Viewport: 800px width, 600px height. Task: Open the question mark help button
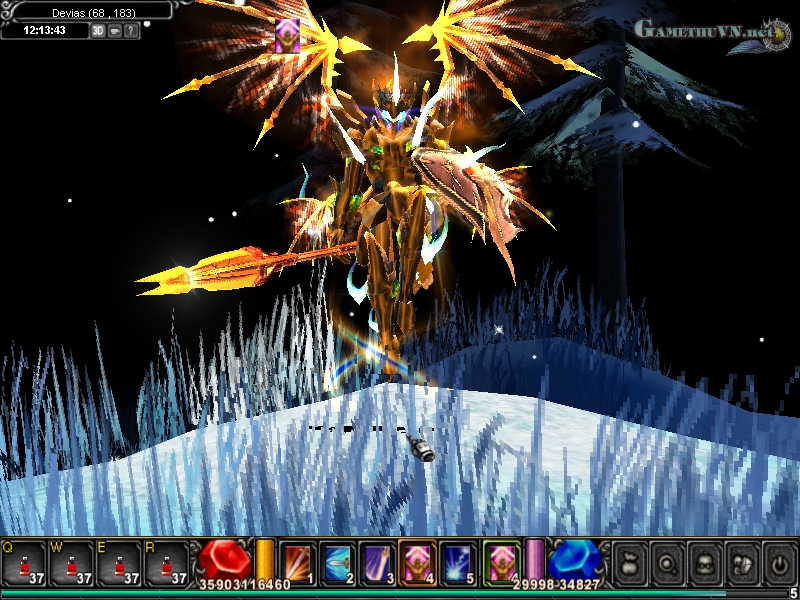click(x=132, y=31)
